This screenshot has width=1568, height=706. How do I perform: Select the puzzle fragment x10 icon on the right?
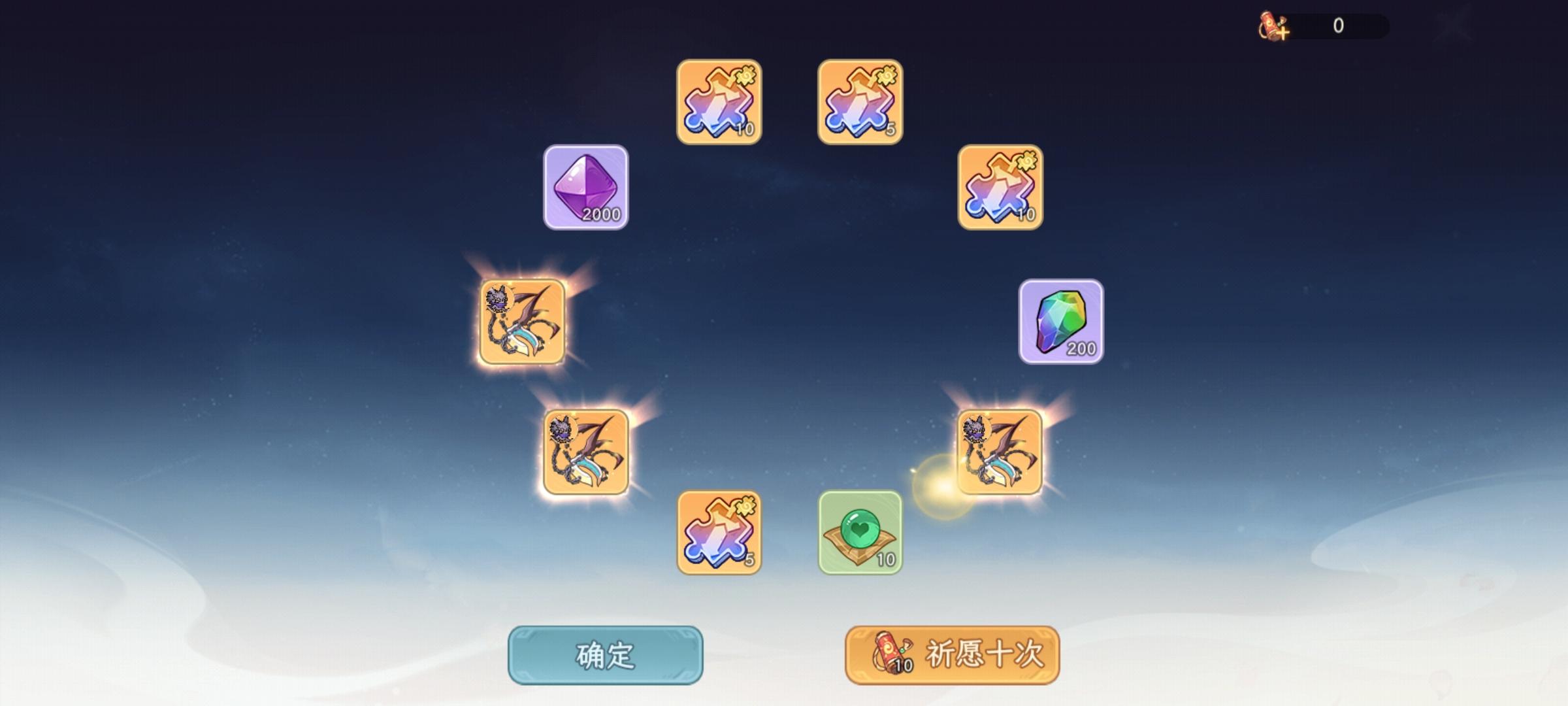coord(1003,190)
